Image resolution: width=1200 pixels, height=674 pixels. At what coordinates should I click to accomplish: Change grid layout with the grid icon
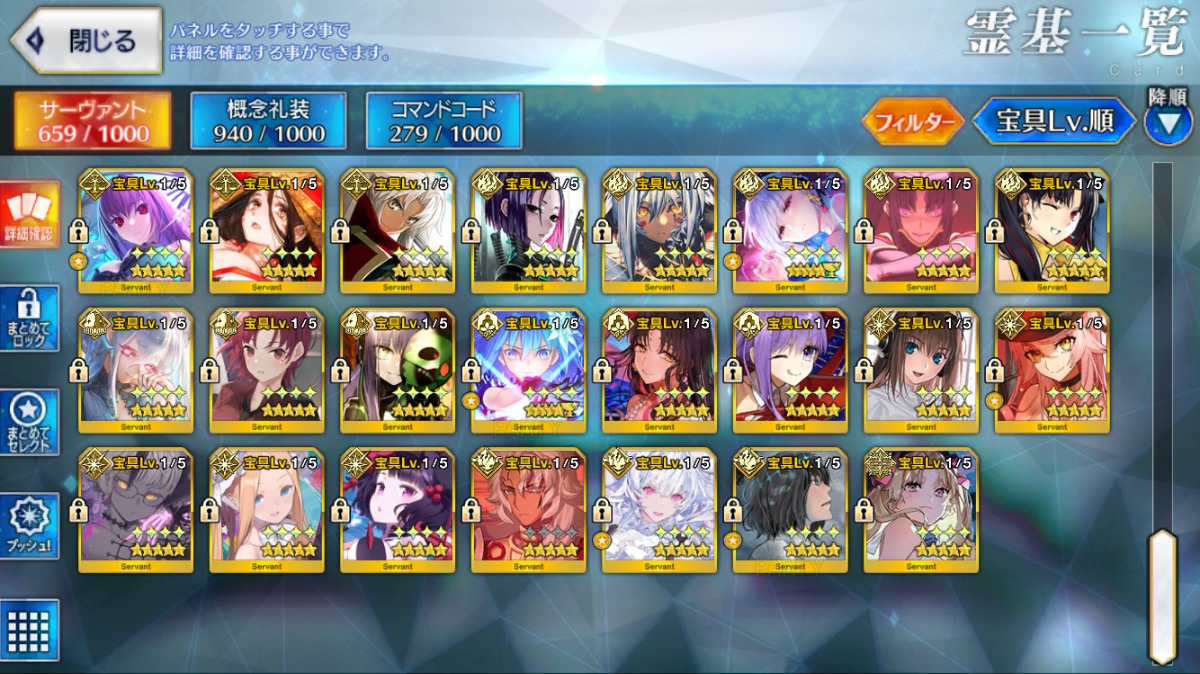coord(30,630)
